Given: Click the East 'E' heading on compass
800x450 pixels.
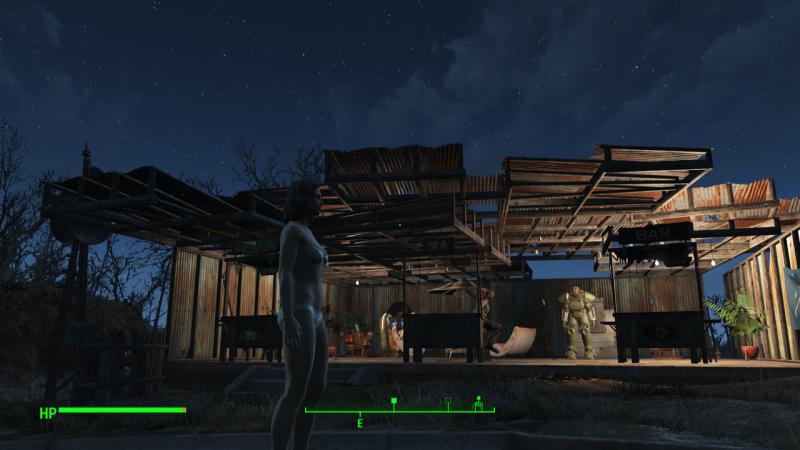Looking at the screenshot, I should 360,424.
